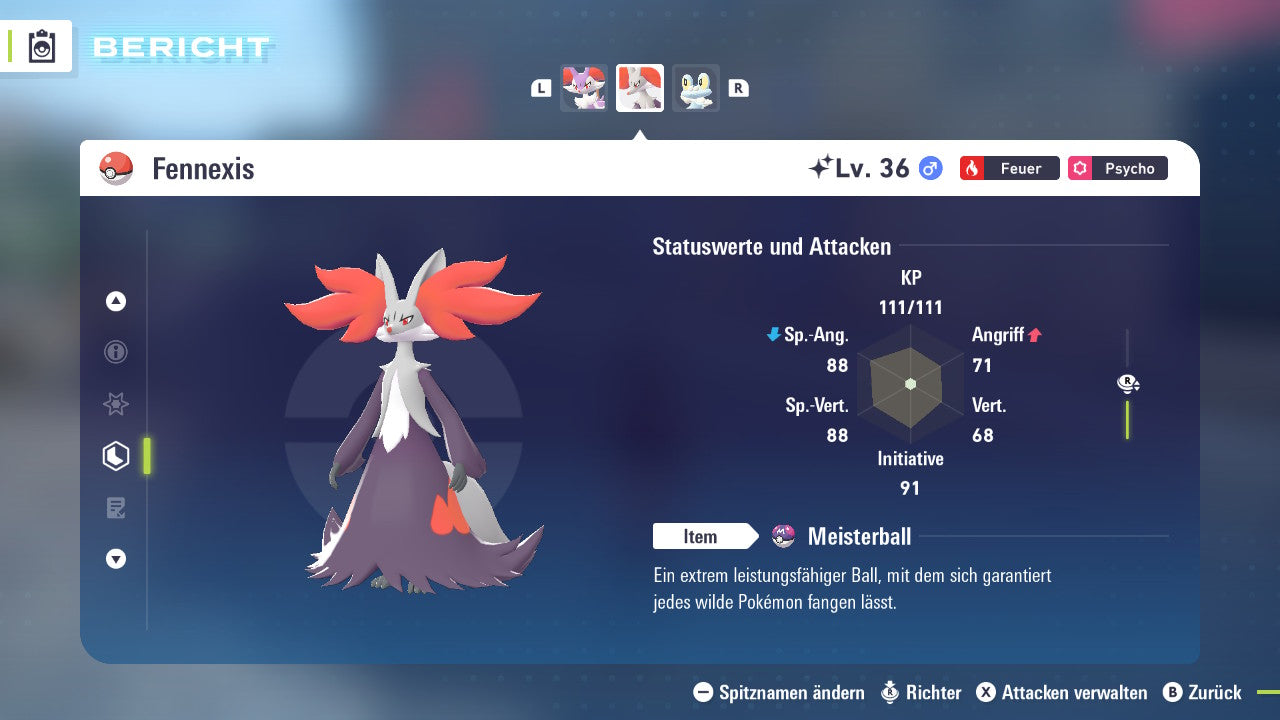Toggle the Psycho type badge
Image resolution: width=1280 pixels, height=720 pixels.
(x=1117, y=168)
